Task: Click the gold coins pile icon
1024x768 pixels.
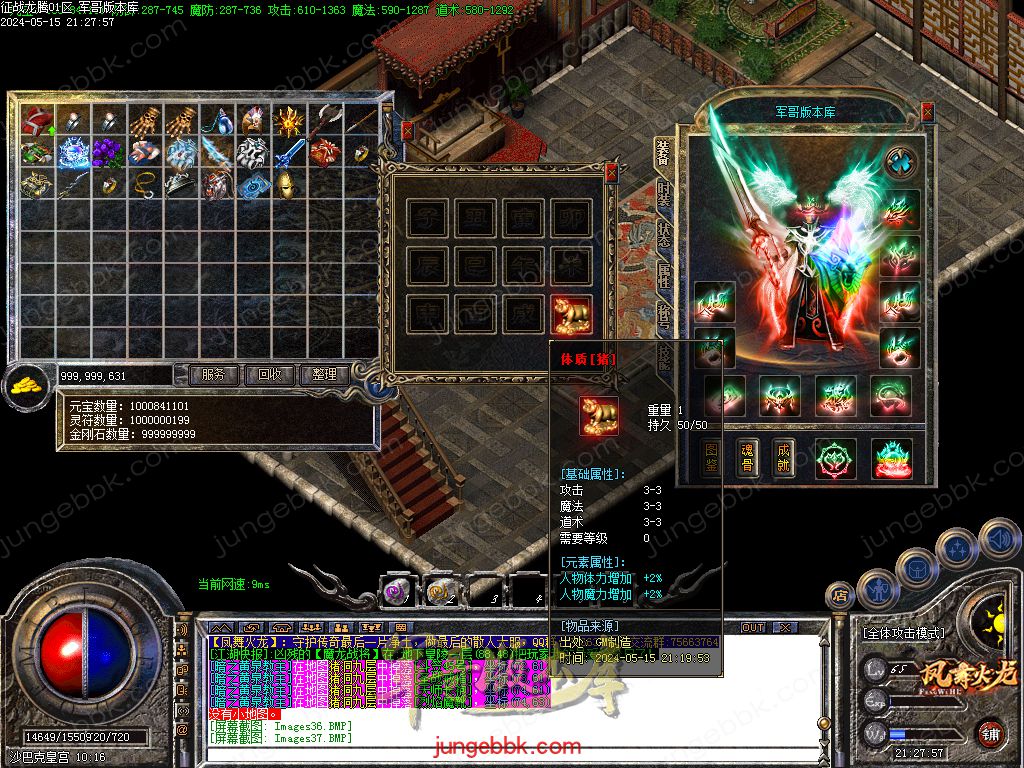Action: point(26,383)
